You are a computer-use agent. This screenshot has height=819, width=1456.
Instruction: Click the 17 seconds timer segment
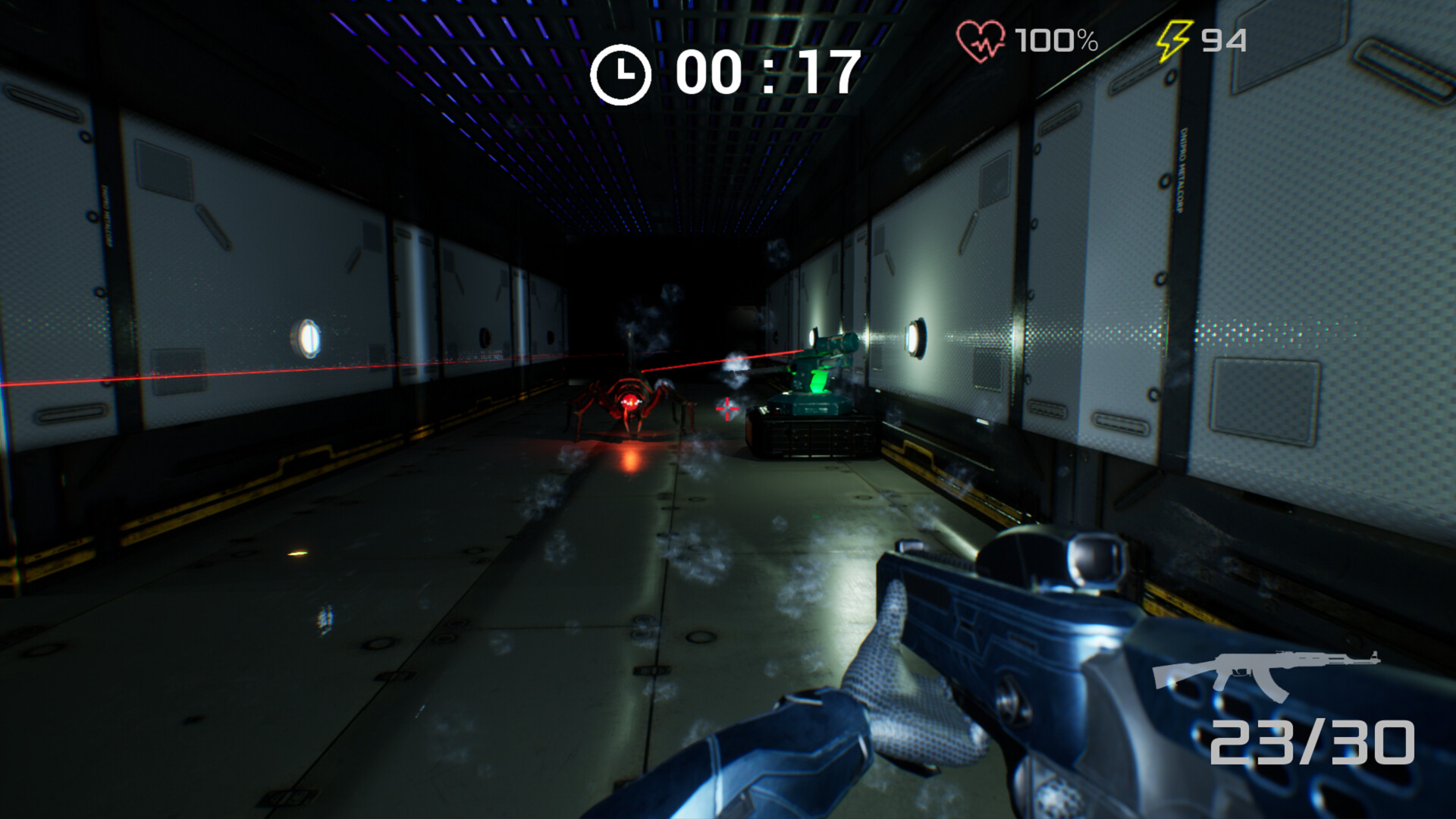click(830, 72)
